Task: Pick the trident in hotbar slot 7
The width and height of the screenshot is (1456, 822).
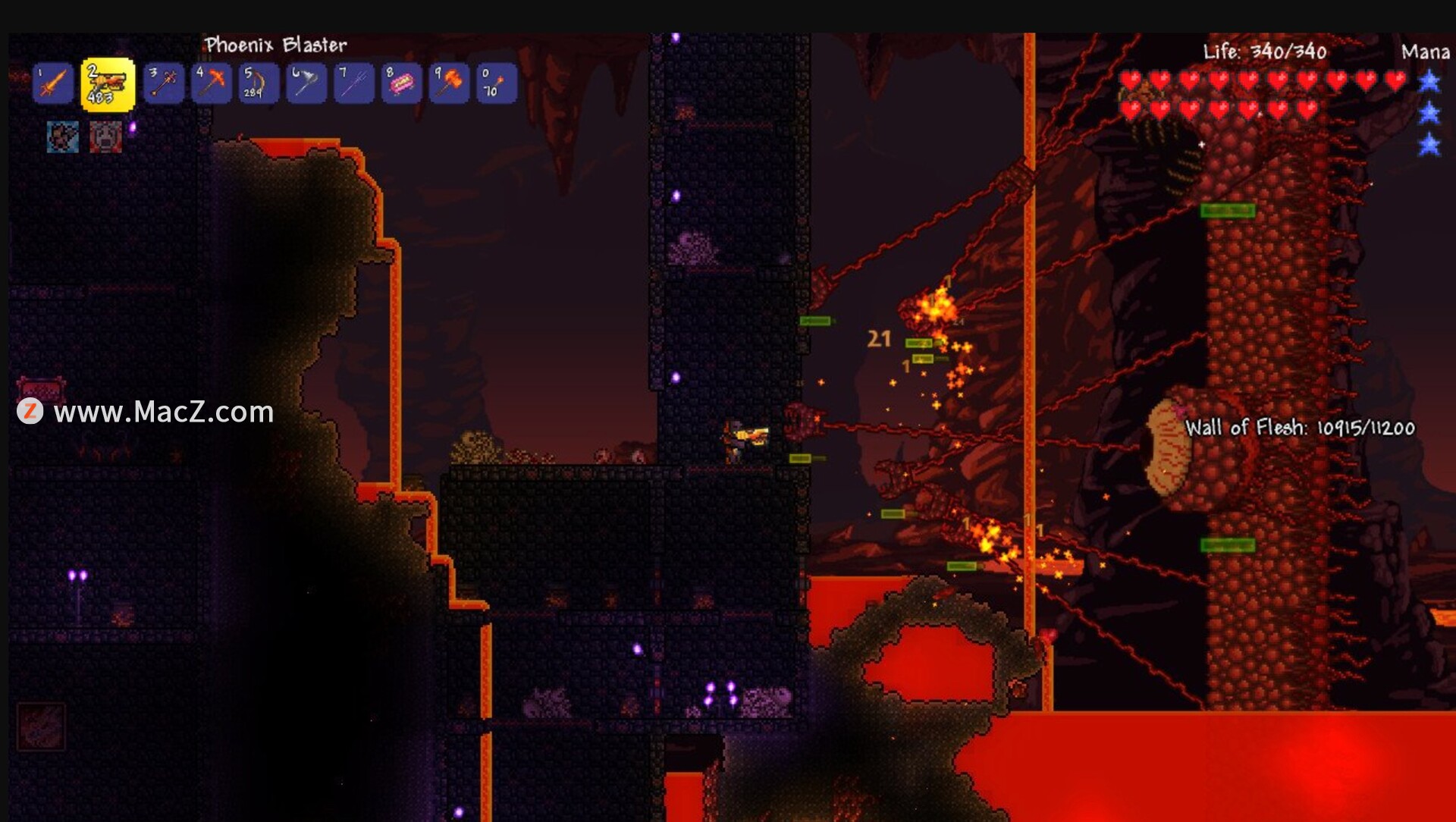Action: coord(353,83)
